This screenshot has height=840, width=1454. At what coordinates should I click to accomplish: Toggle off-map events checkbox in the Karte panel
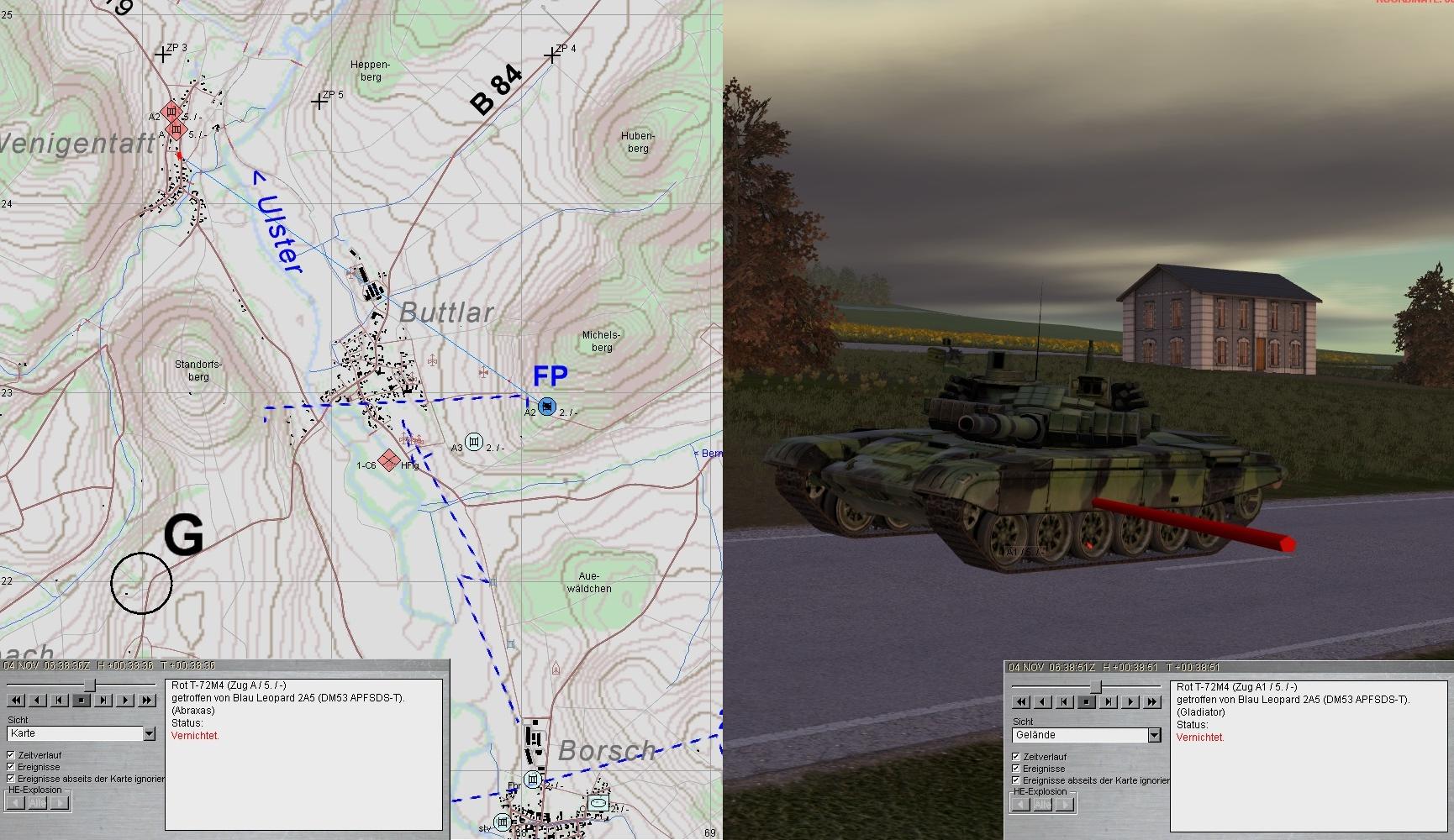11,779
